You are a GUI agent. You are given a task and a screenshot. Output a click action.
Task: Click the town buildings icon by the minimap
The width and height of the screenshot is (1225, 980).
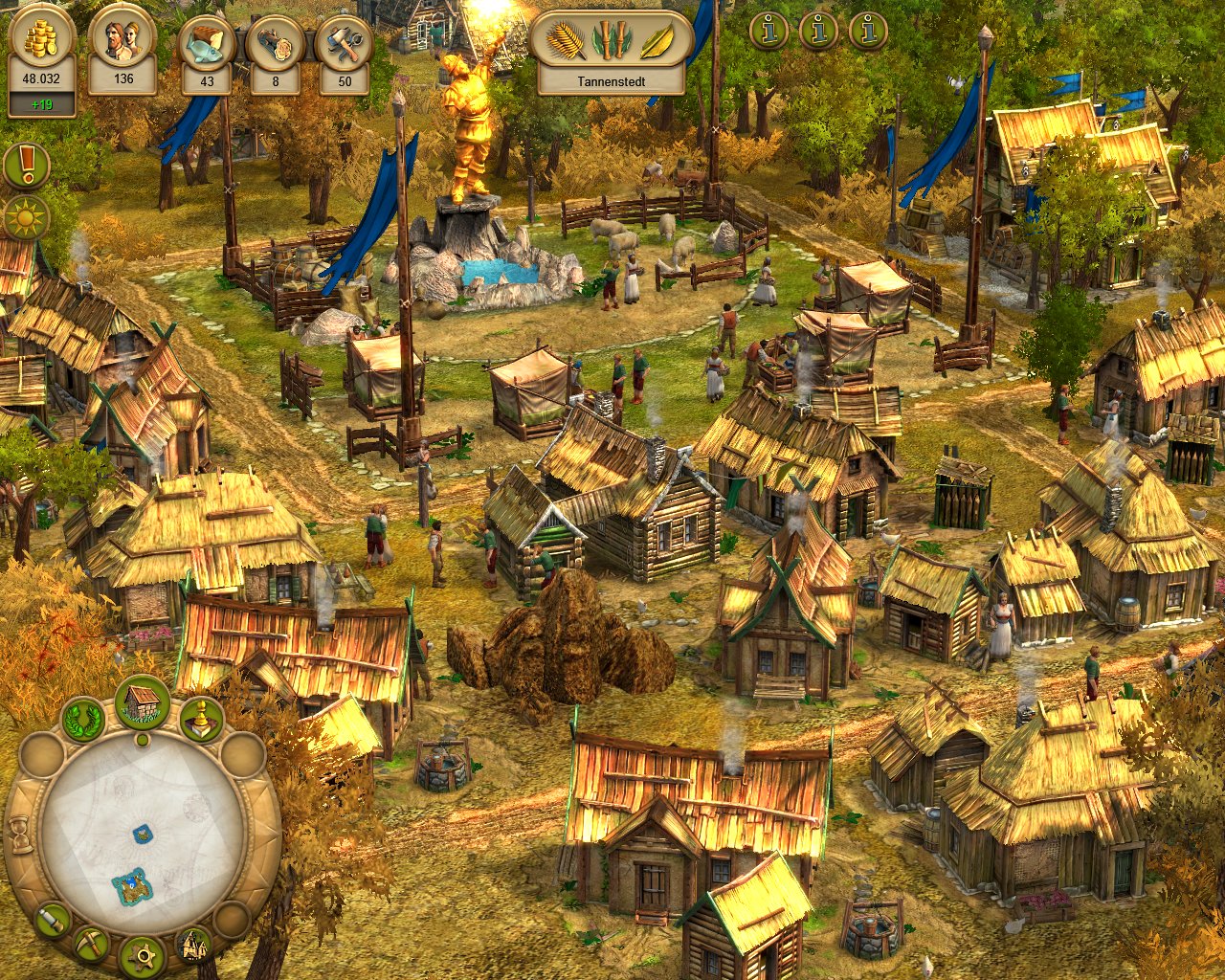[194, 946]
